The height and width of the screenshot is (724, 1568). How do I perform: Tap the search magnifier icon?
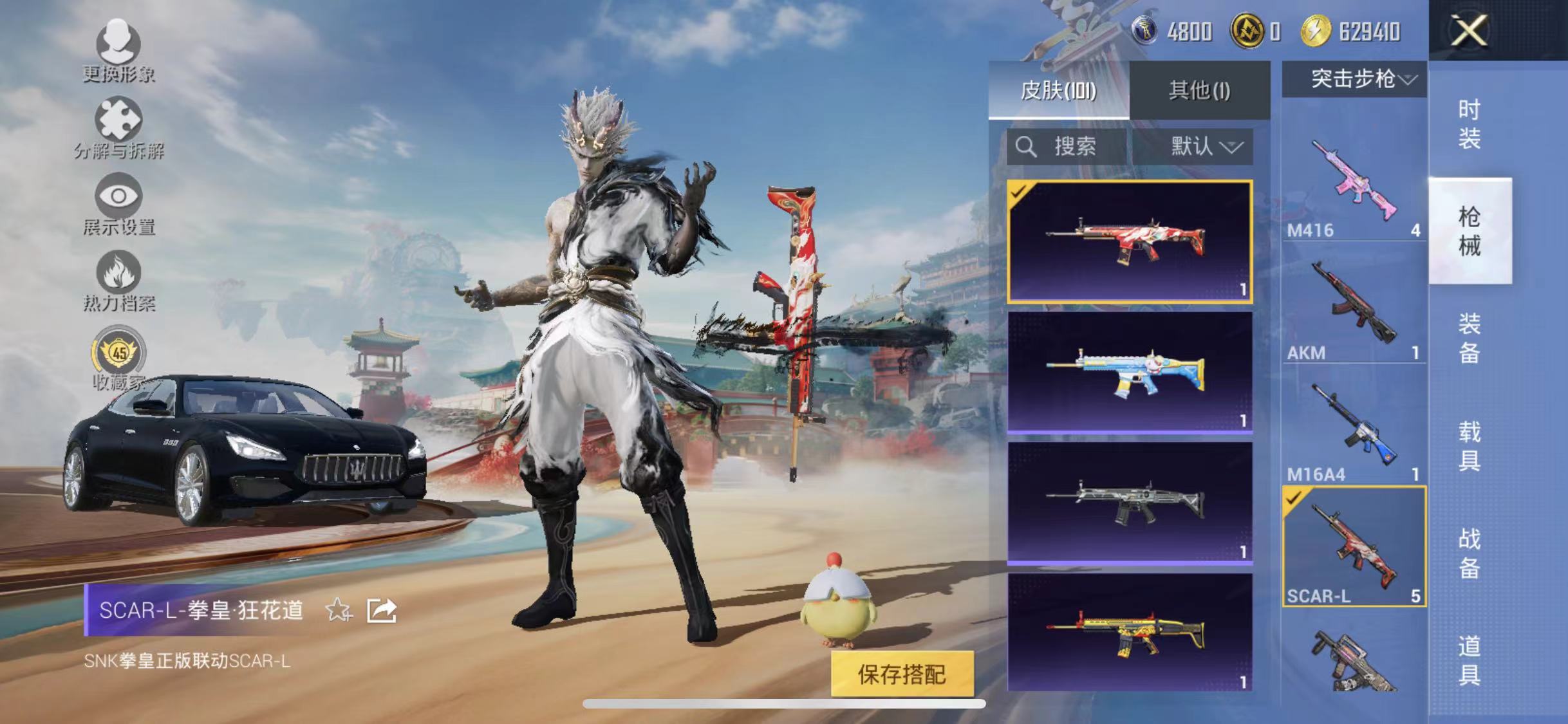click(1028, 147)
